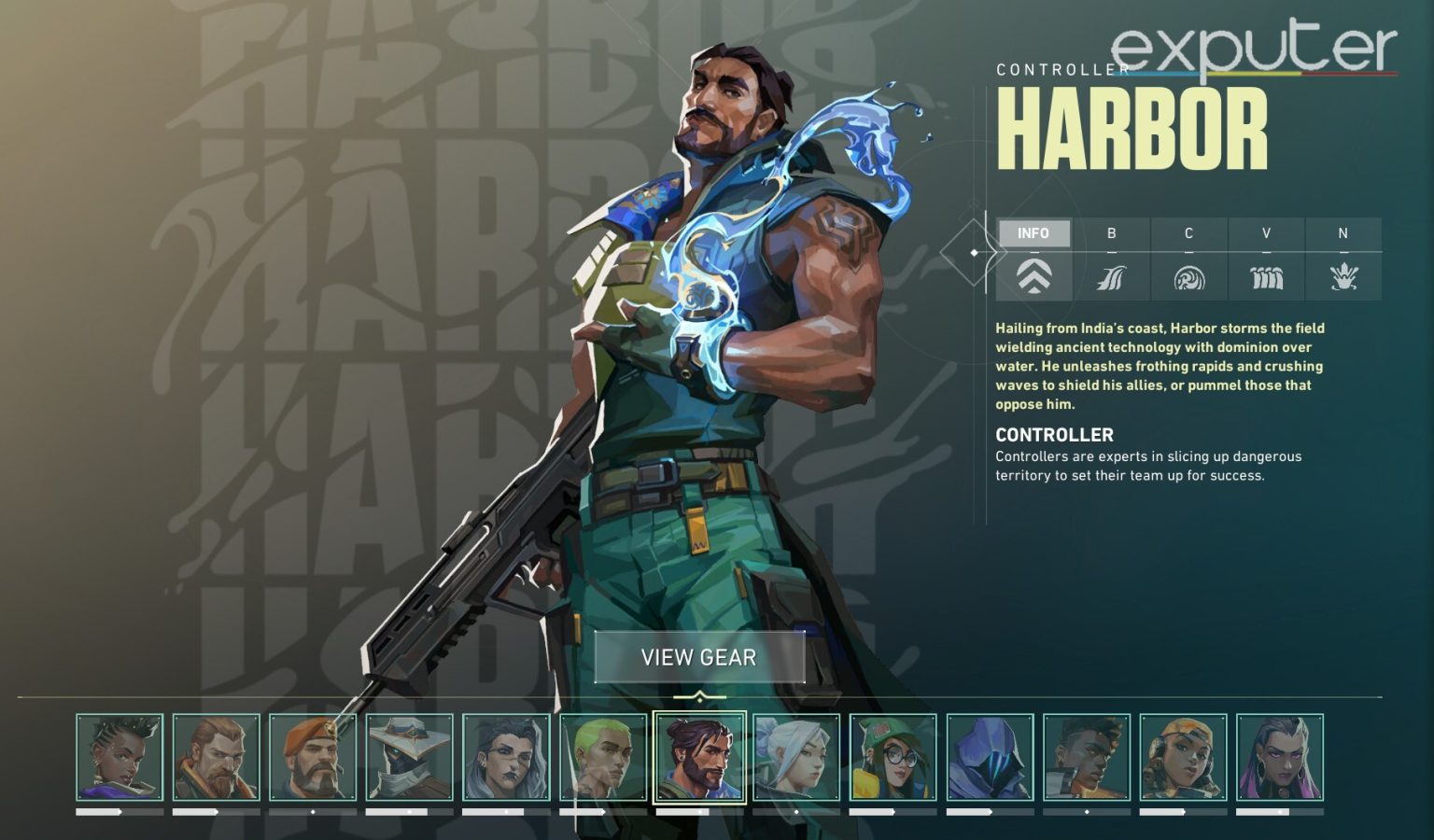Image resolution: width=1434 pixels, height=840 pixels.
Task: Select the Cove sphere ability icon
Action: tap(1188, 277)
